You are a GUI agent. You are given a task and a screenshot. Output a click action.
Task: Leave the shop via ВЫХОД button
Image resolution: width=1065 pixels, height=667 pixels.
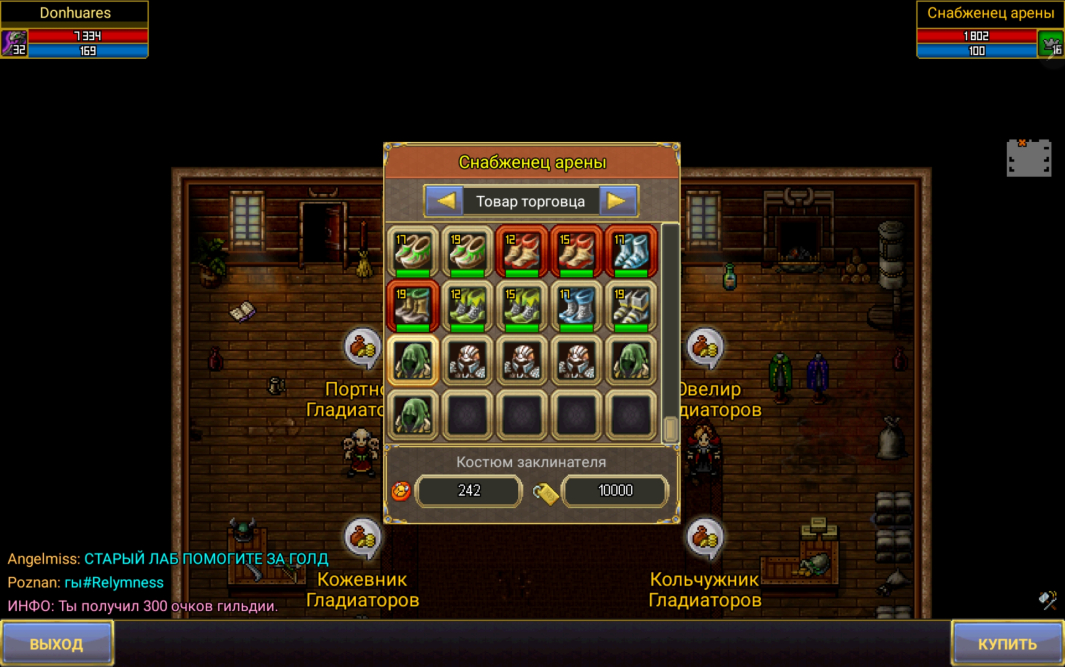(57, 643)
